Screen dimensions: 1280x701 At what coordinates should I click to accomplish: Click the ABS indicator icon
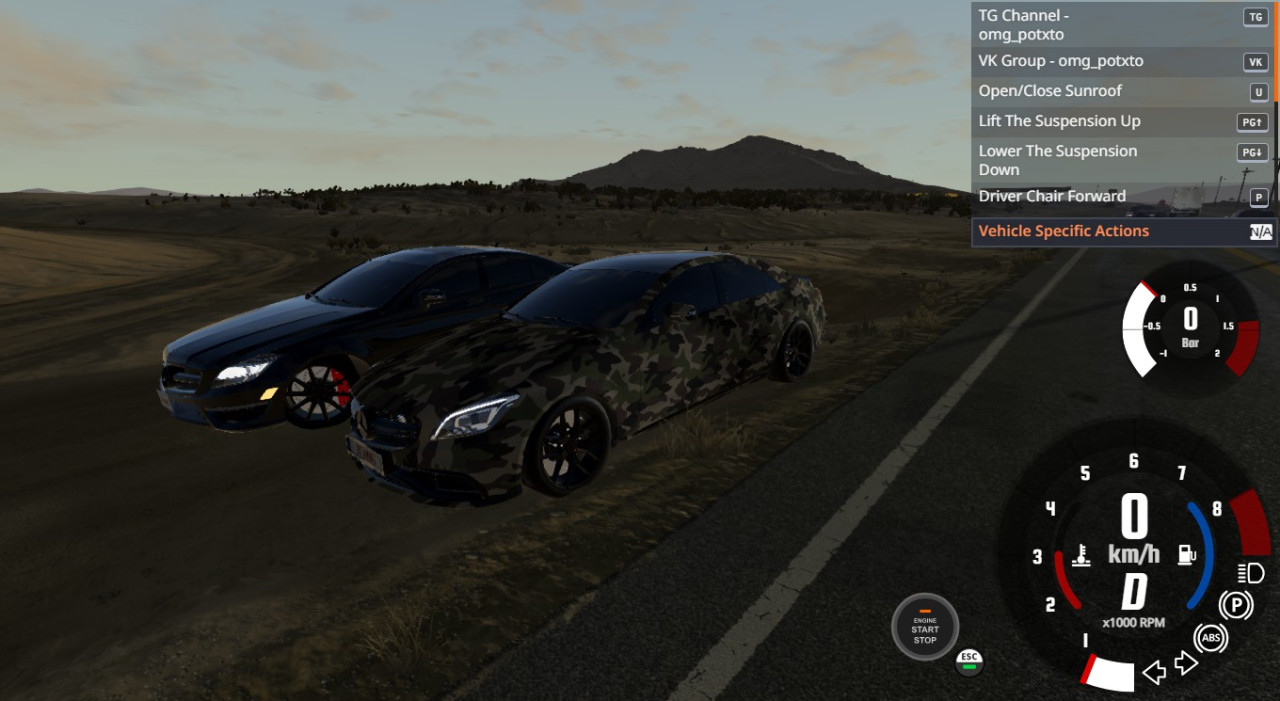(x=1210, y=637)
